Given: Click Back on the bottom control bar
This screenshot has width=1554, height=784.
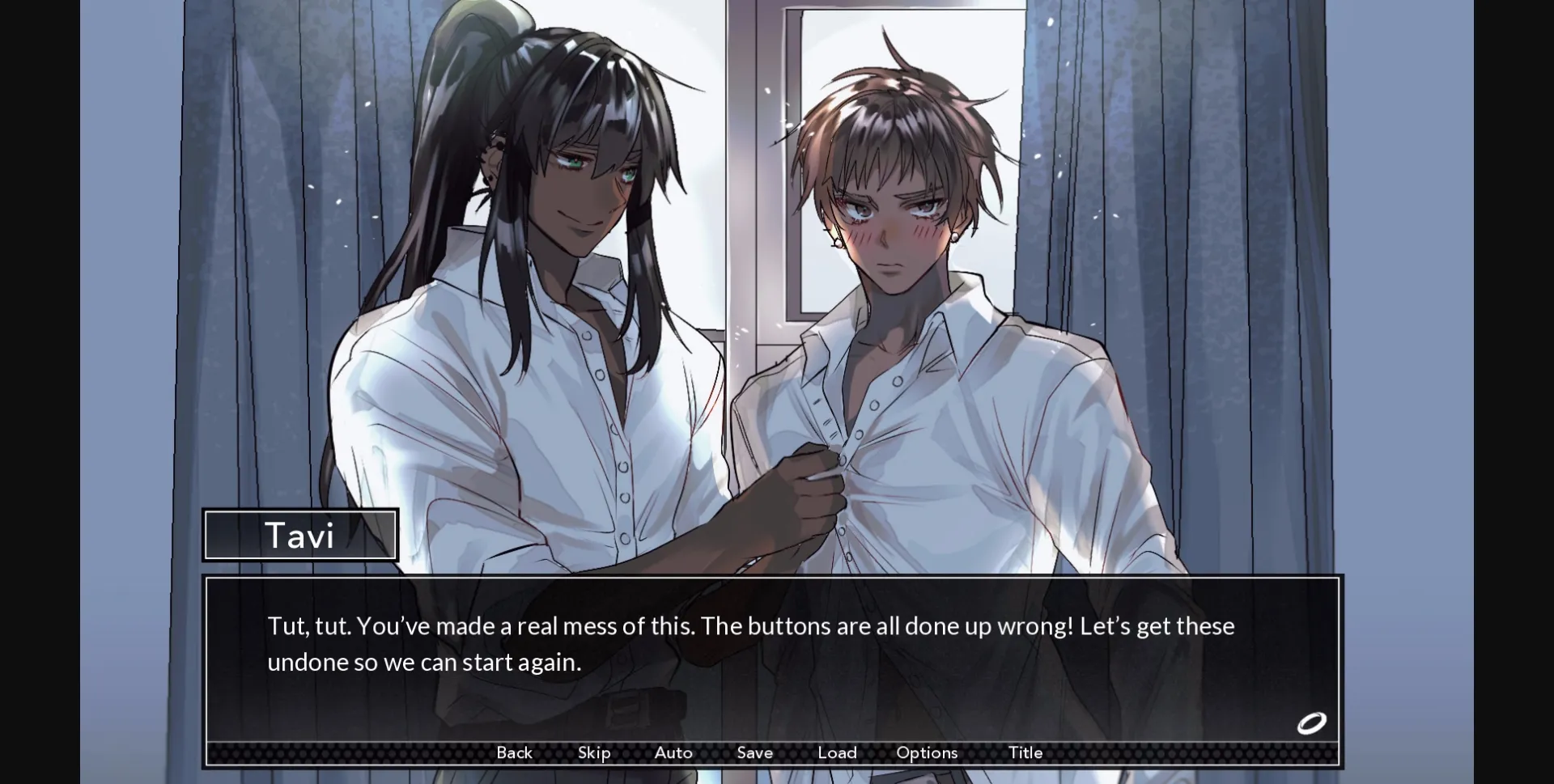Looking at the screenshot, I should click(514, 752).
